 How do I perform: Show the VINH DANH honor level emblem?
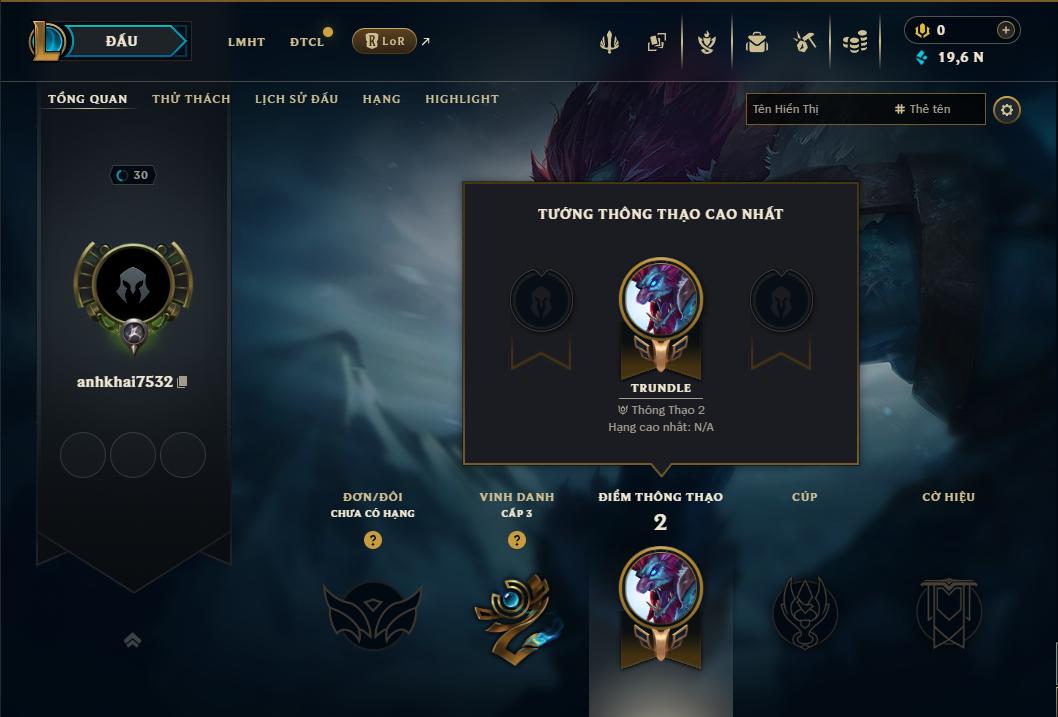516,612
